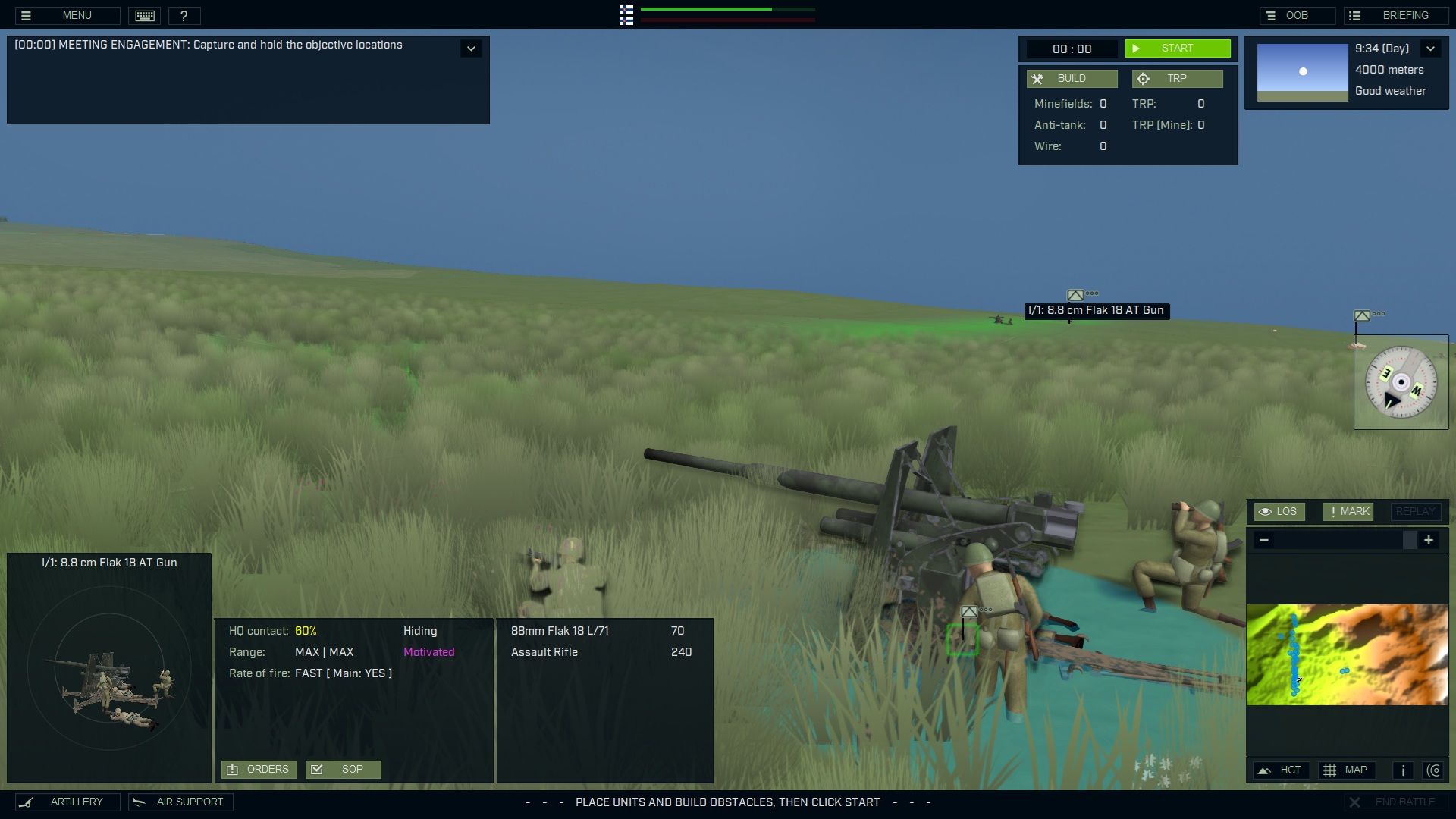Toggle the HGT height view on minimap
This screenshot has height=819, width=1456.
[x=1281, y=770]
